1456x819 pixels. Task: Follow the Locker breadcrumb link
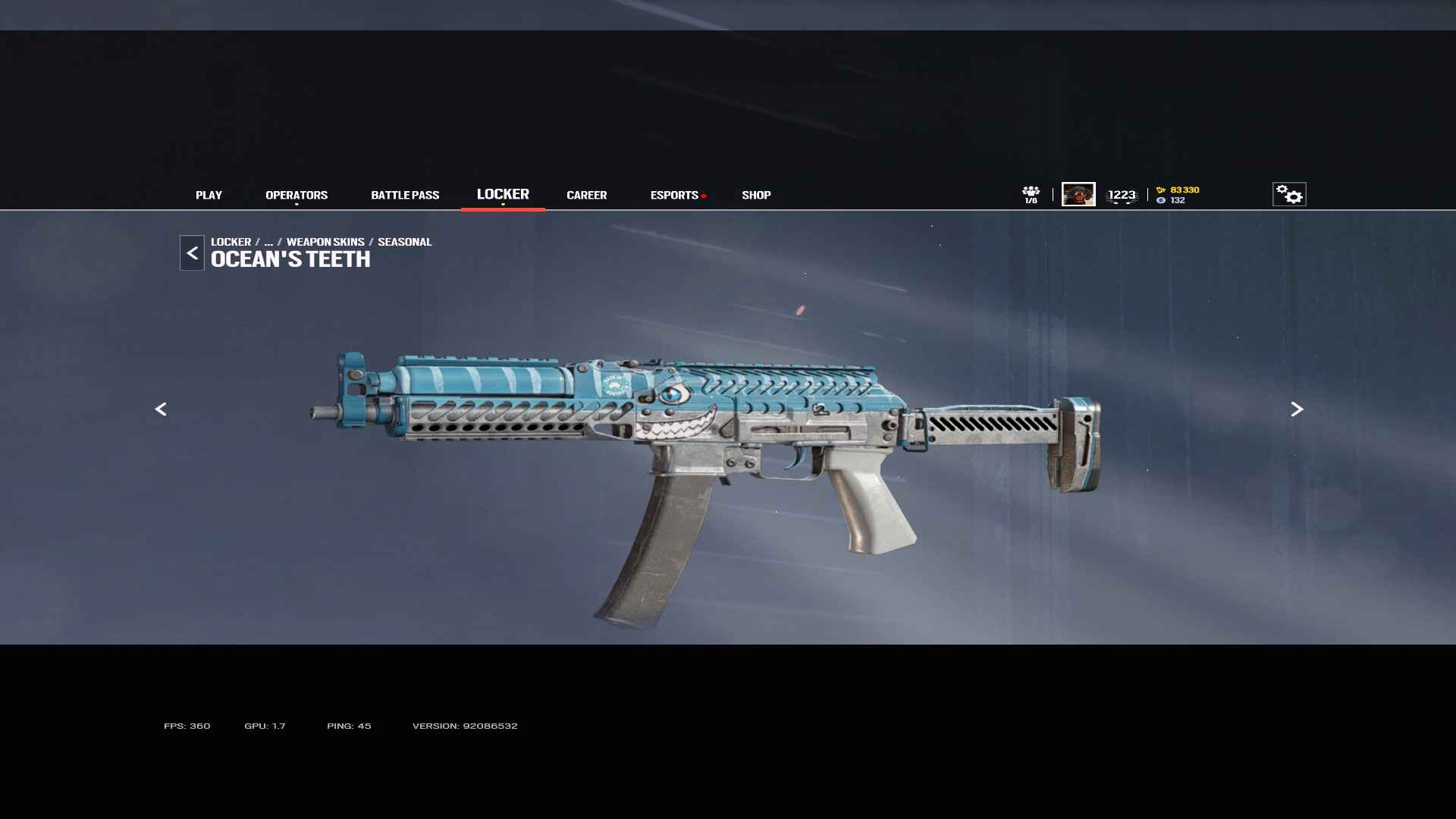(x=231, y=242)
